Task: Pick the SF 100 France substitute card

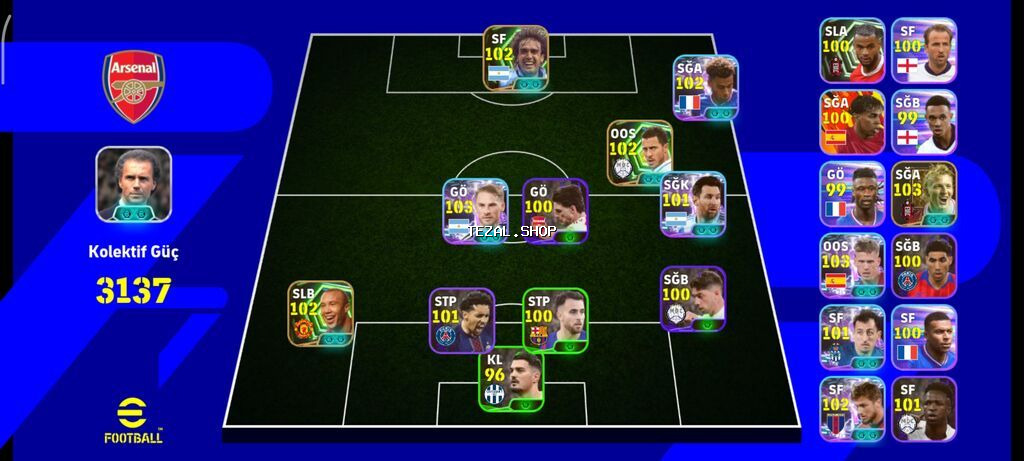Action: [924, 337]
